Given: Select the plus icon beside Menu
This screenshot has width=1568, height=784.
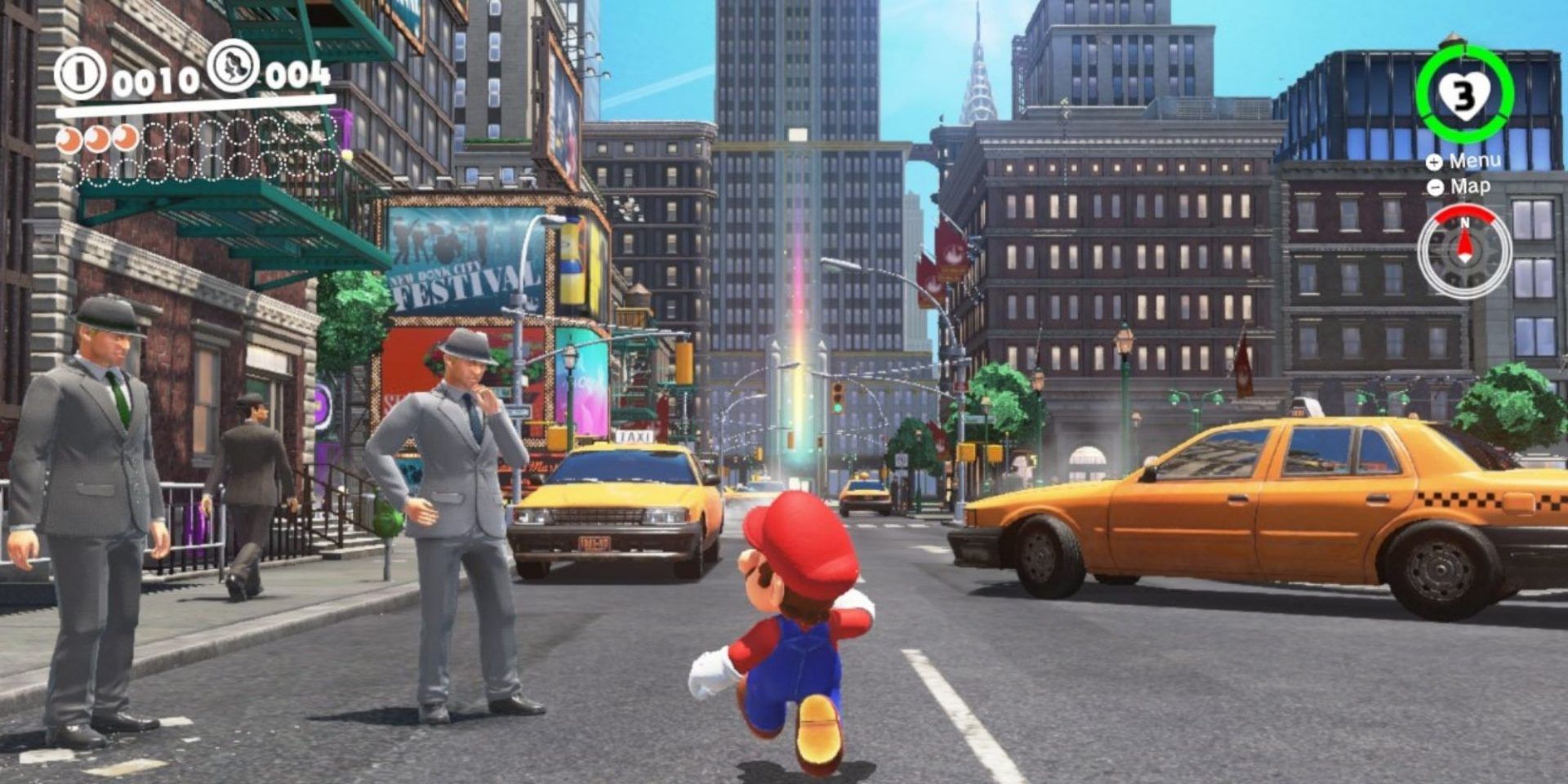Looking at the screenshot, I should (1433, 162).
